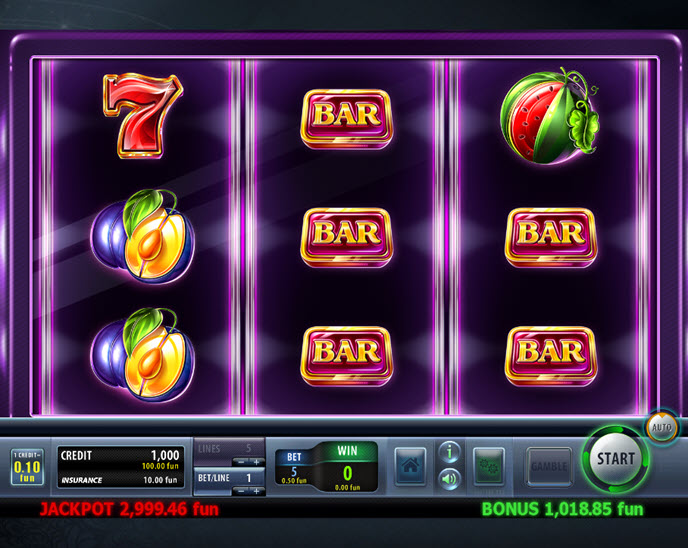The height and width of the screenshot is (548, 688).
Task: Increase the BET/LINE value
Action: pos(256,490)
